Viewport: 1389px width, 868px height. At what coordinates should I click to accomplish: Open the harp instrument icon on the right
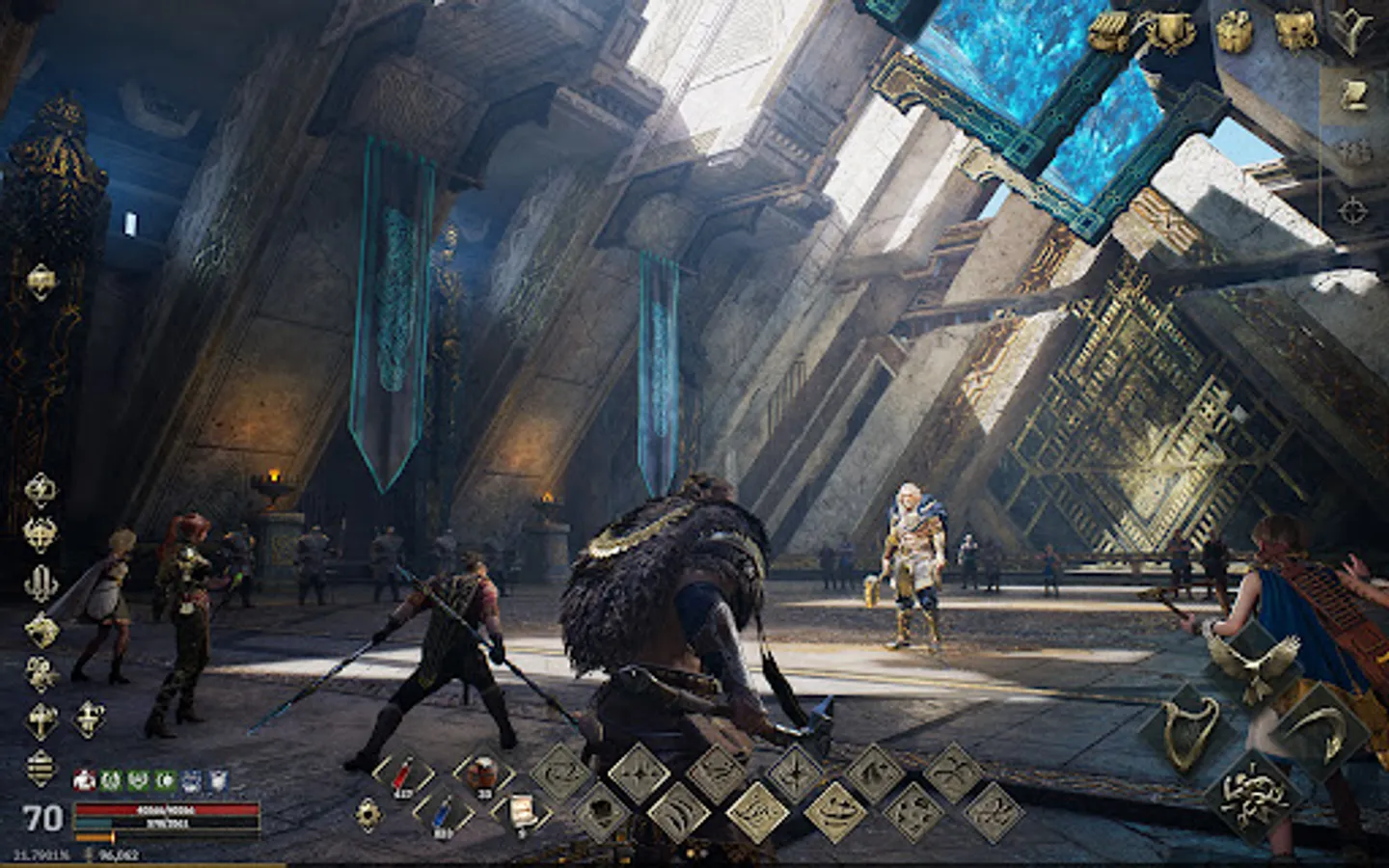(1188, 731)
